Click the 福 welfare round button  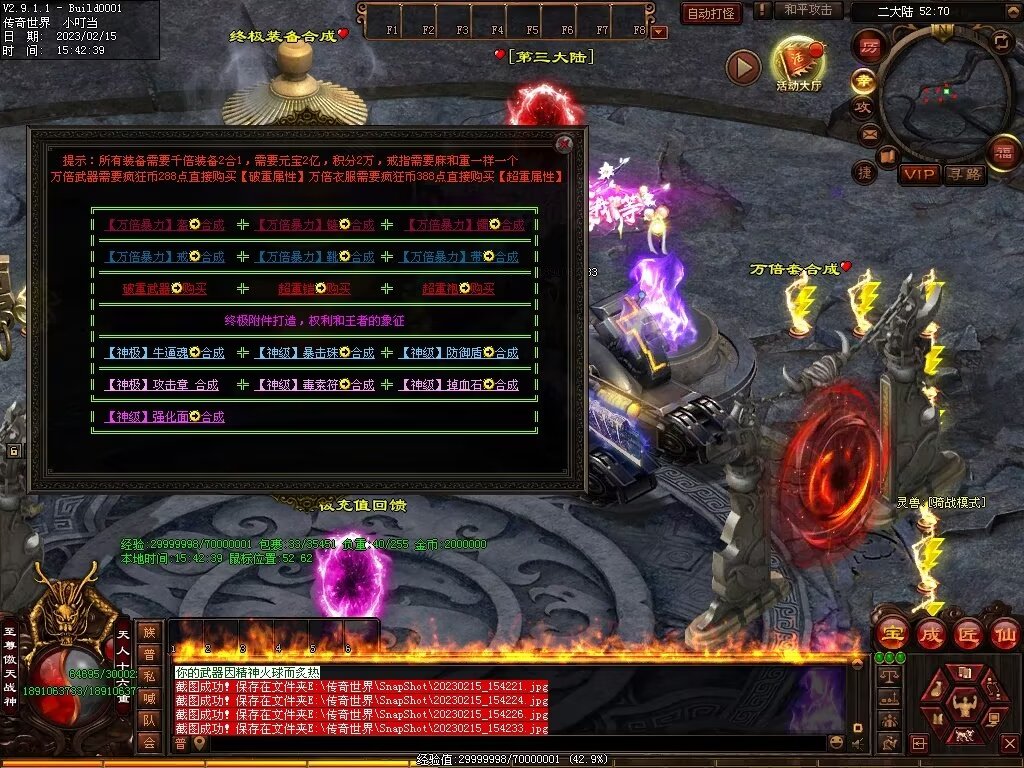(1004, 152)
